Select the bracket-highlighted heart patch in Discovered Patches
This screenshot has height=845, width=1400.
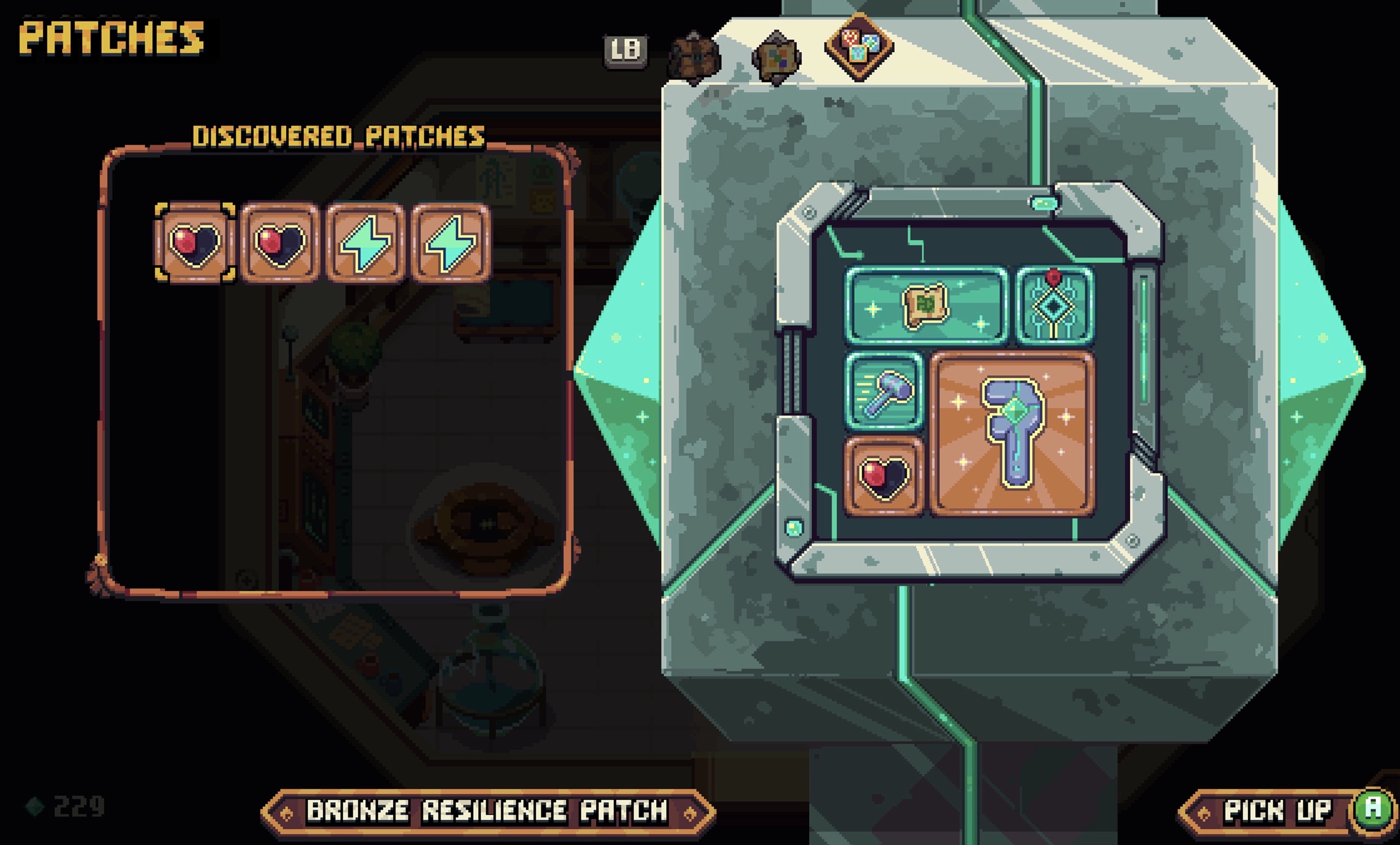coord(195,243)
